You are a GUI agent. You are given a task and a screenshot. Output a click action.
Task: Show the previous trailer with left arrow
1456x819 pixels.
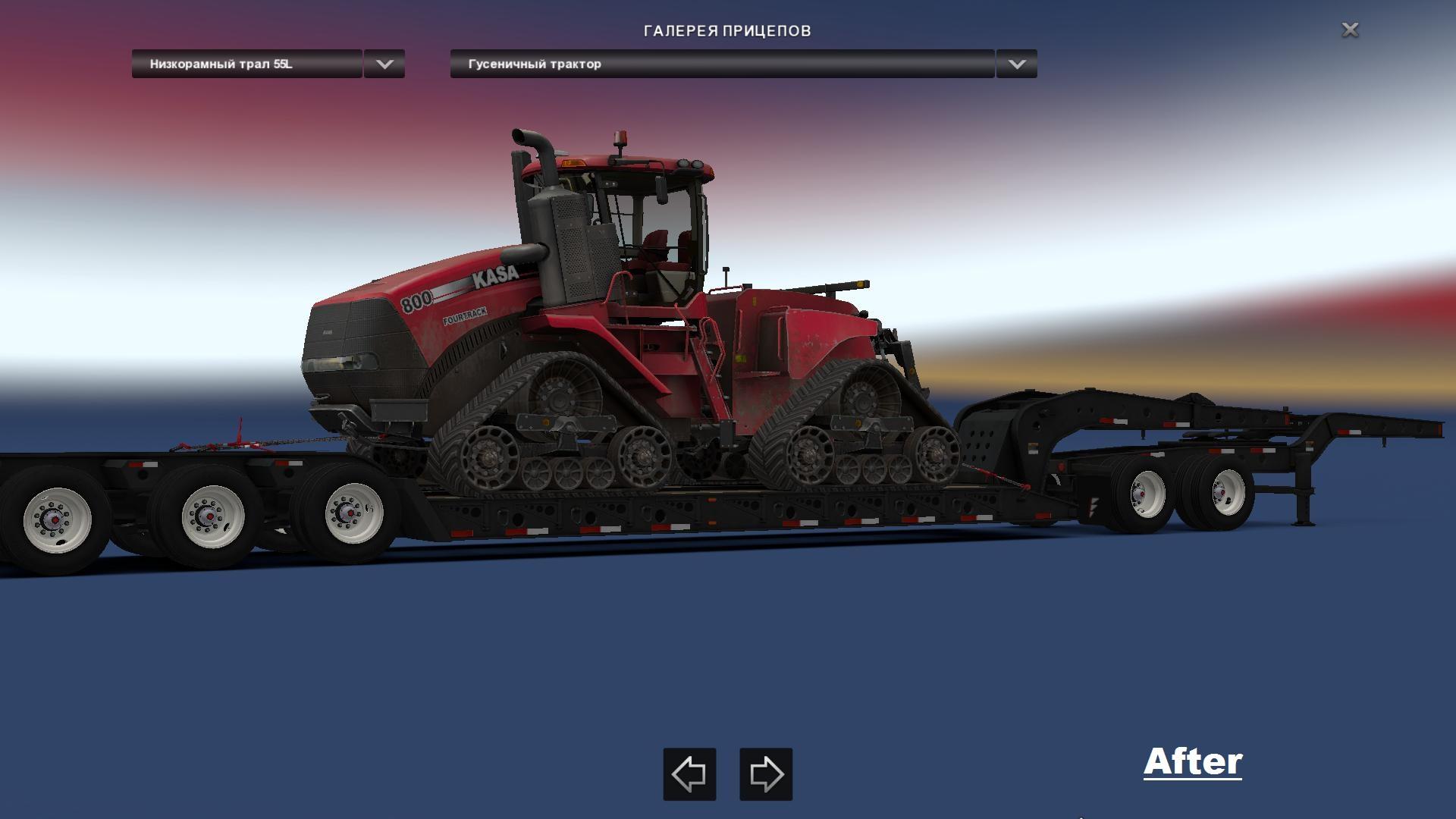689,774
